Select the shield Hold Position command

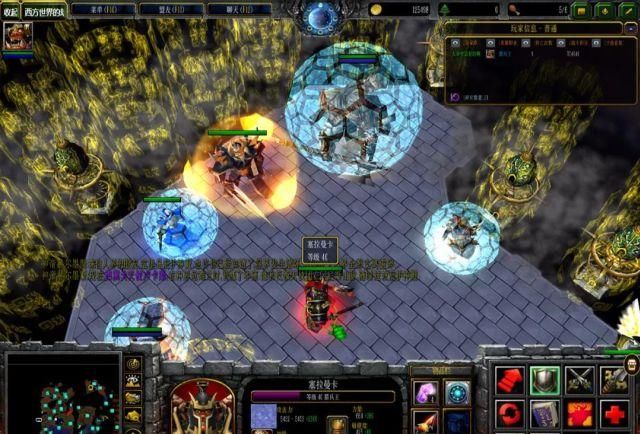point(545,380)
